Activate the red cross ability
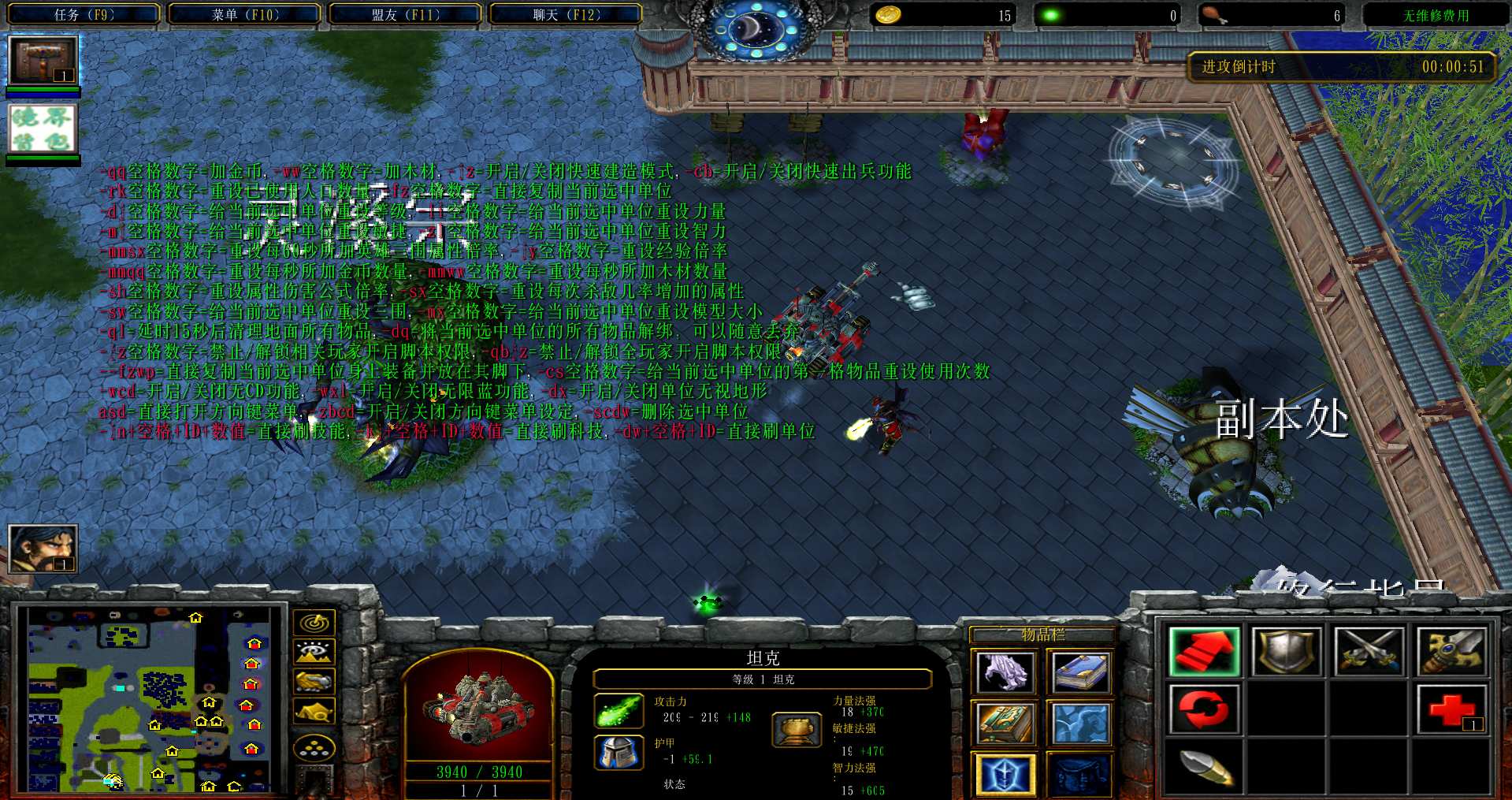Viewport: 1512px width, 800px height. click(x=1451, y=709)
